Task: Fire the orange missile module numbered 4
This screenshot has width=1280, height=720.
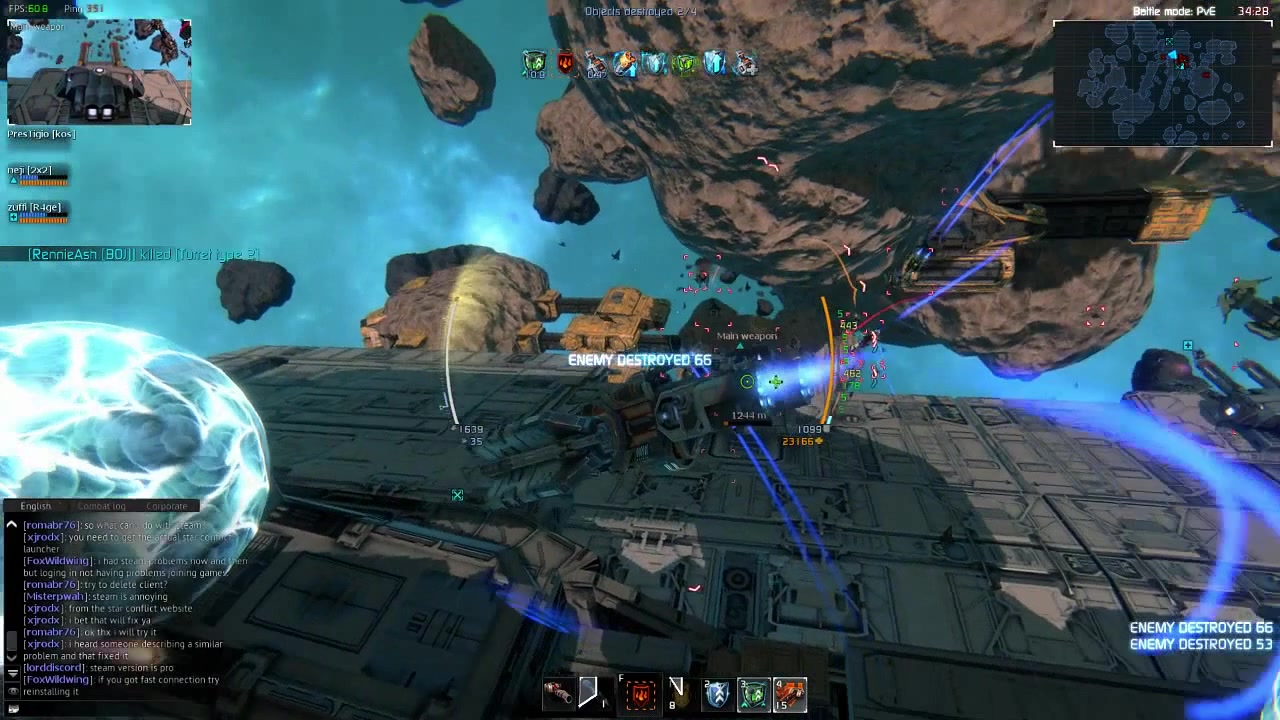Action: [x=790, y=692]
